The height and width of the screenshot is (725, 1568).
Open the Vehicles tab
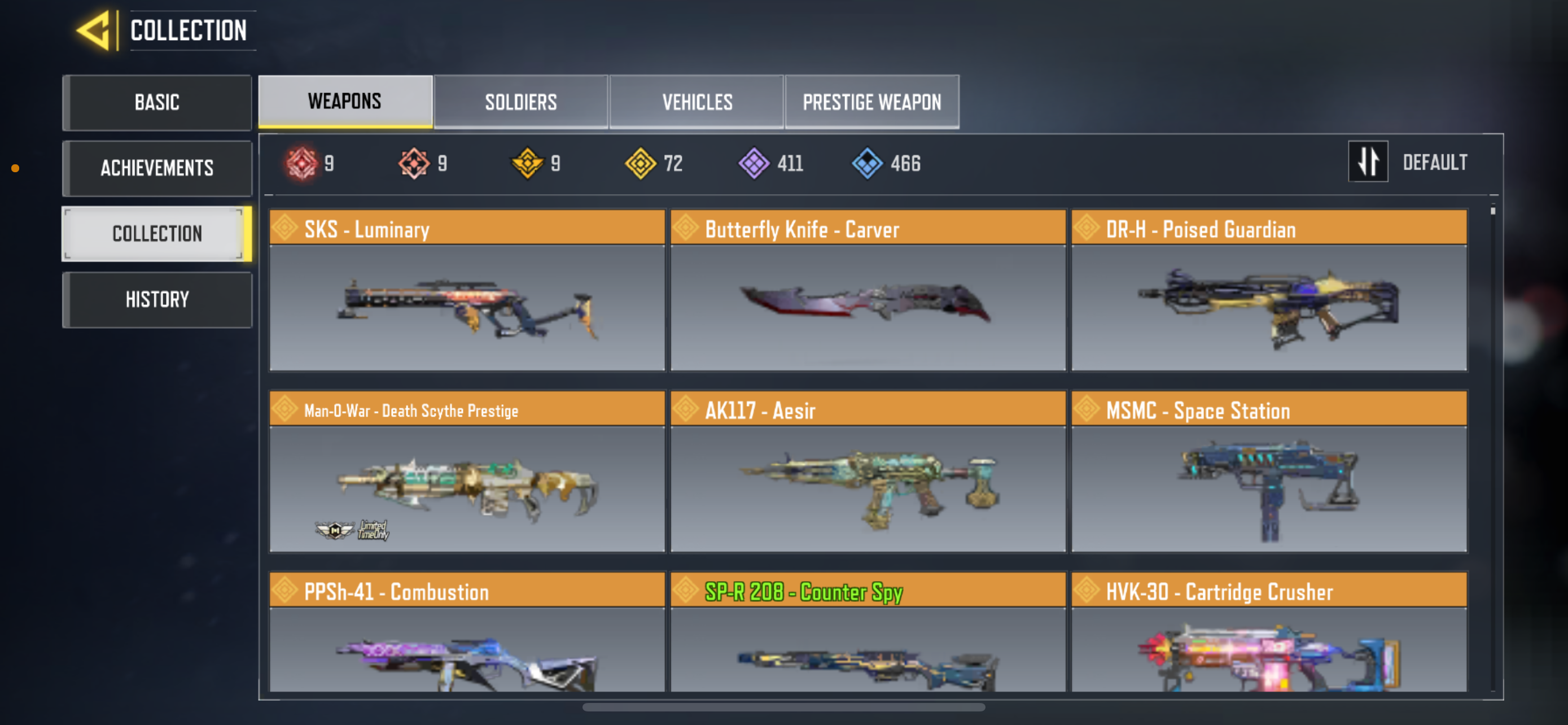697,102
